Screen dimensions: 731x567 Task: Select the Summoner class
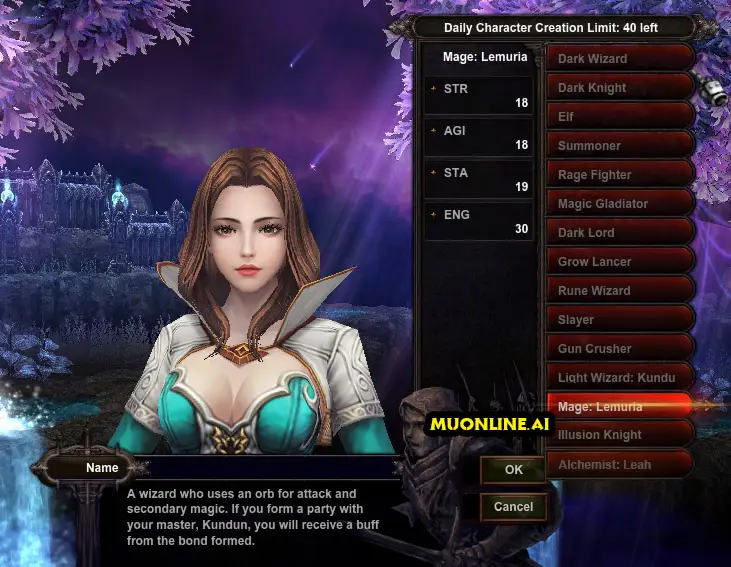[x=618, y=145]
